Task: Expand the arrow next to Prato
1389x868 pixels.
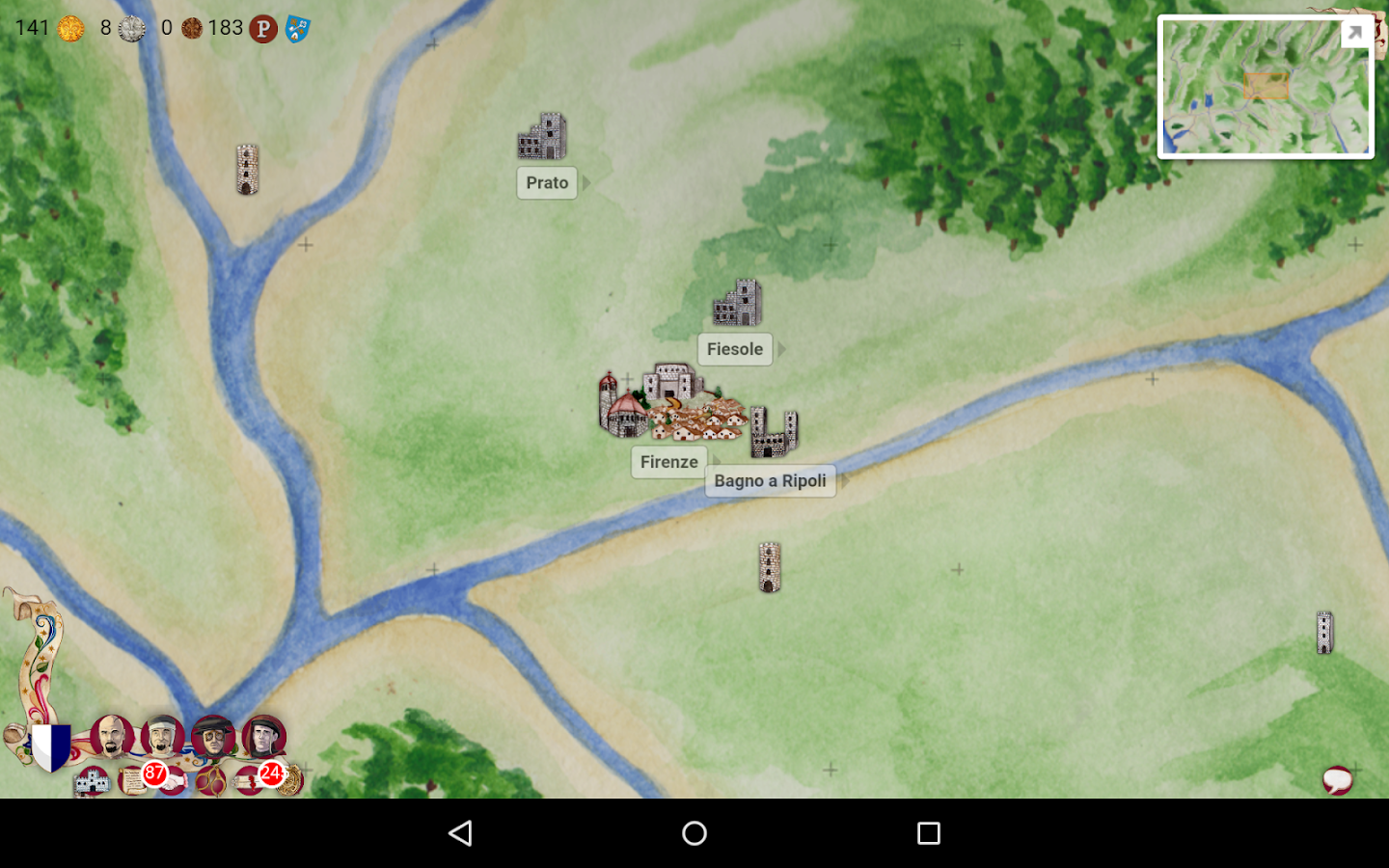Action: (587, 181)
